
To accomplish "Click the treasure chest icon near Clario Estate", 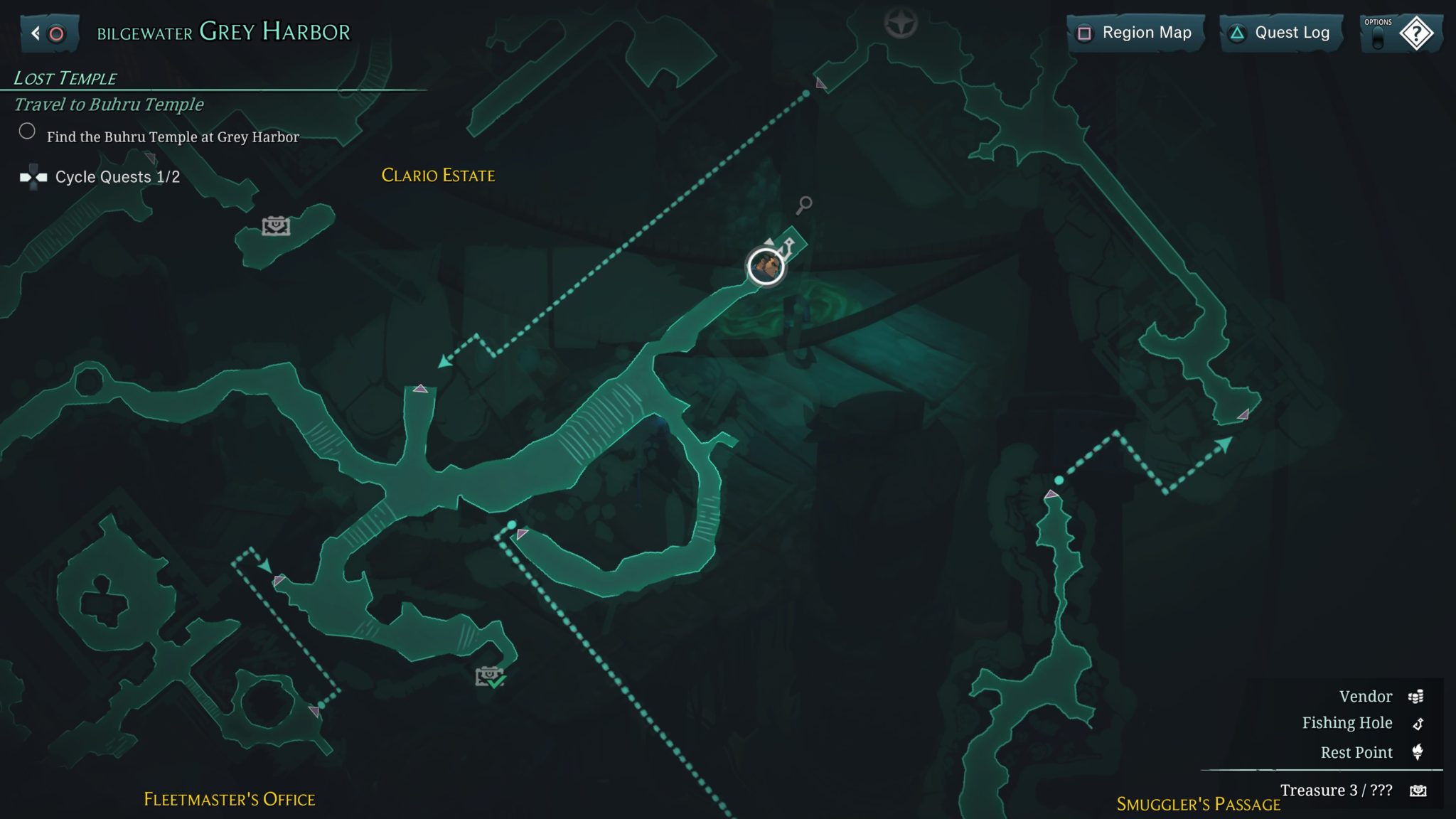I will point(277,225).
